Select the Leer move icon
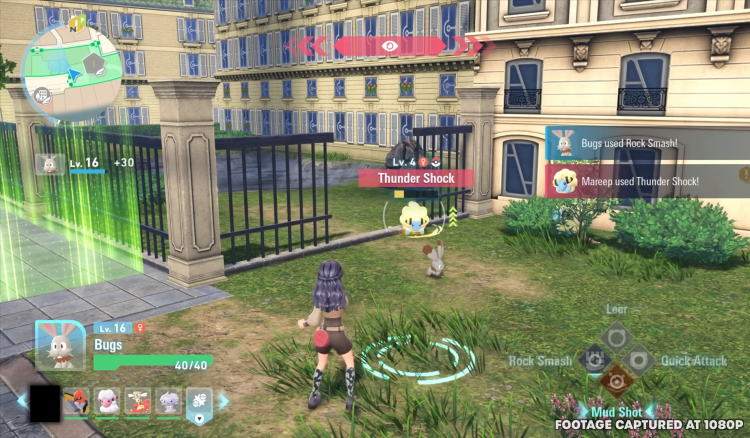The image size is (750, 438). tap(616, 336)
